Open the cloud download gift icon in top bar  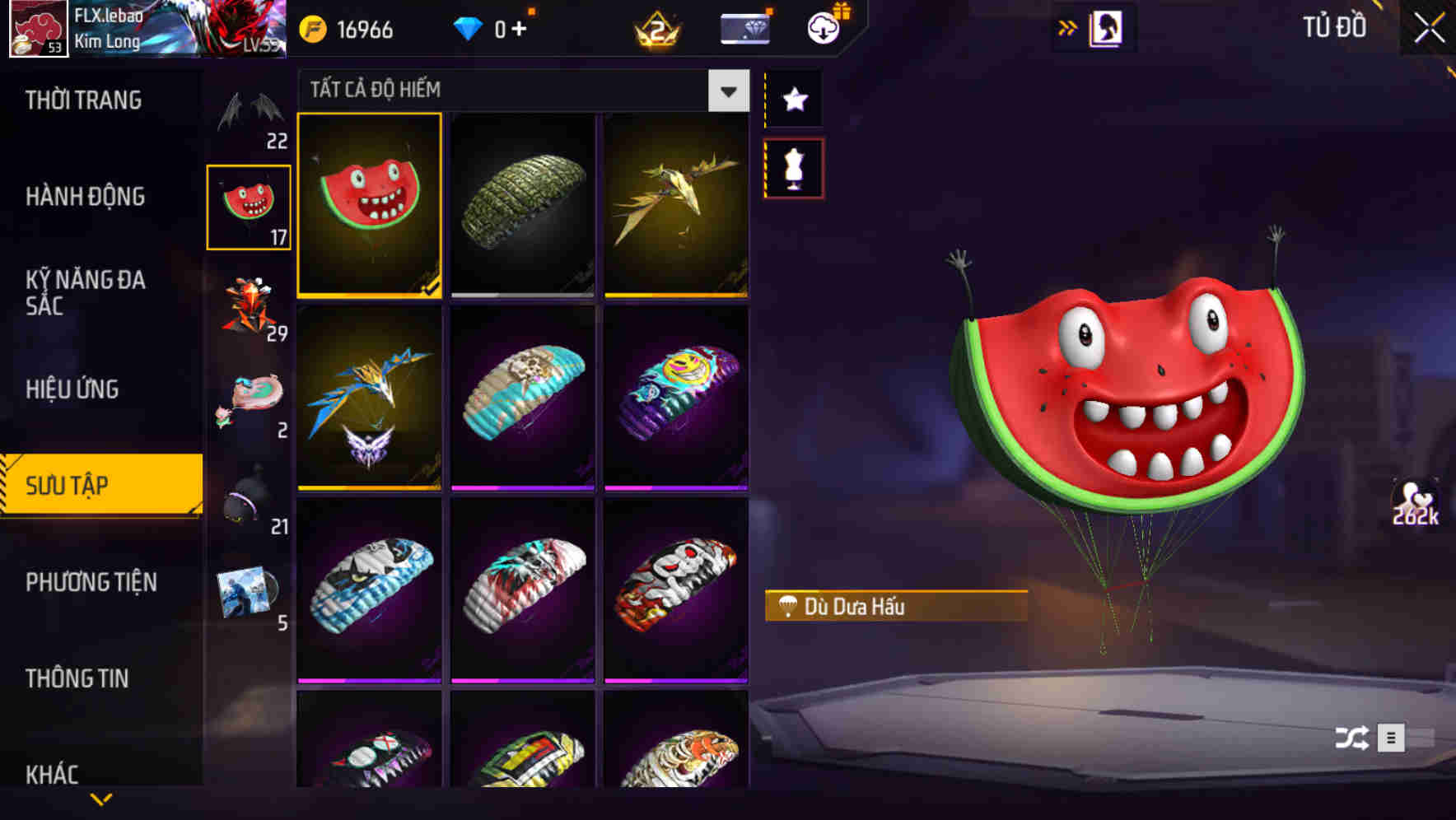pos(821,27)
